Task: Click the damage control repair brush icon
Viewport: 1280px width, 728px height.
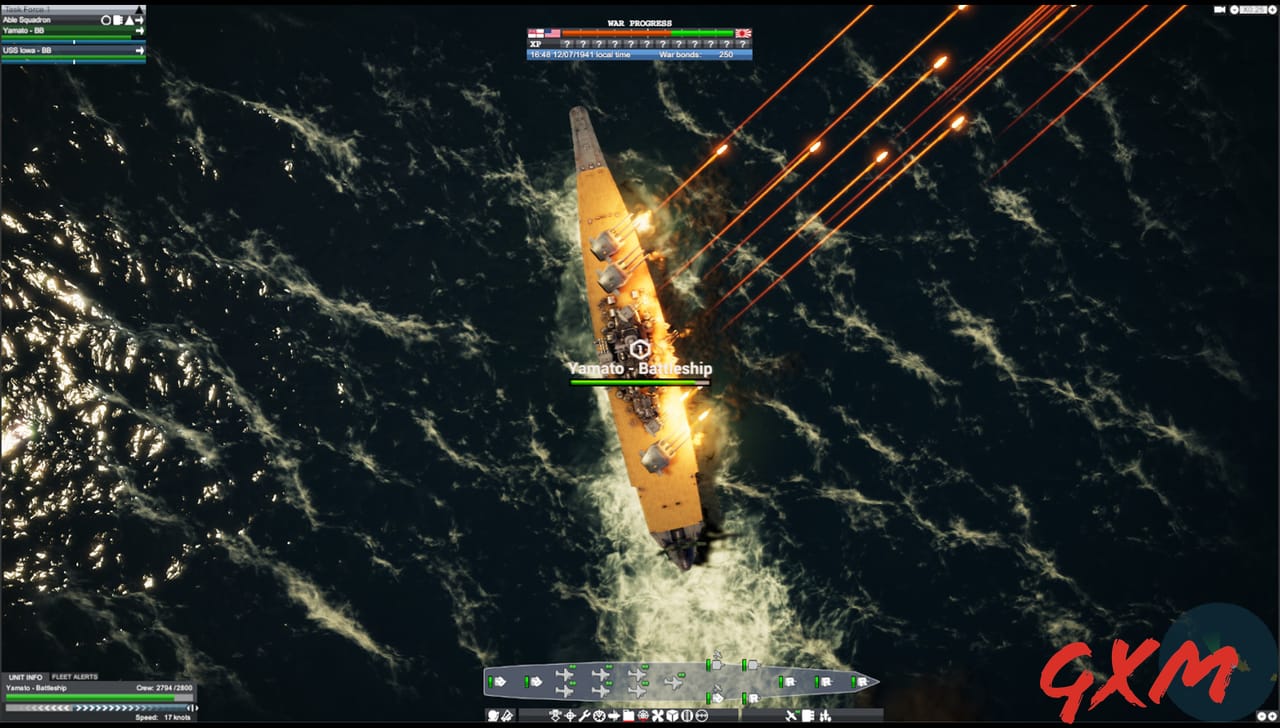Action: tap(506, 715)
